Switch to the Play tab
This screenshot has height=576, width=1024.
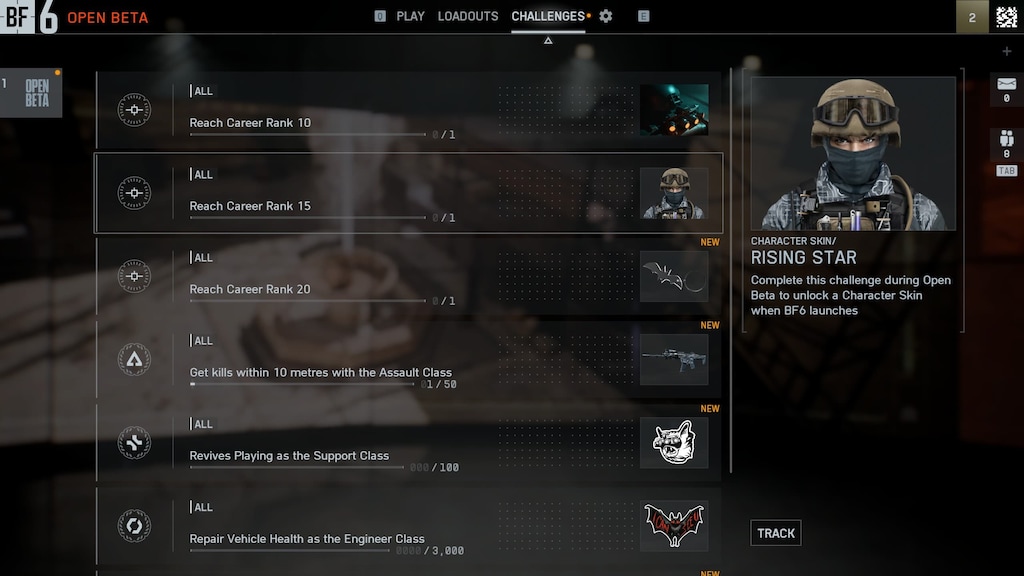pyautogui.click(x=410, y=16)
